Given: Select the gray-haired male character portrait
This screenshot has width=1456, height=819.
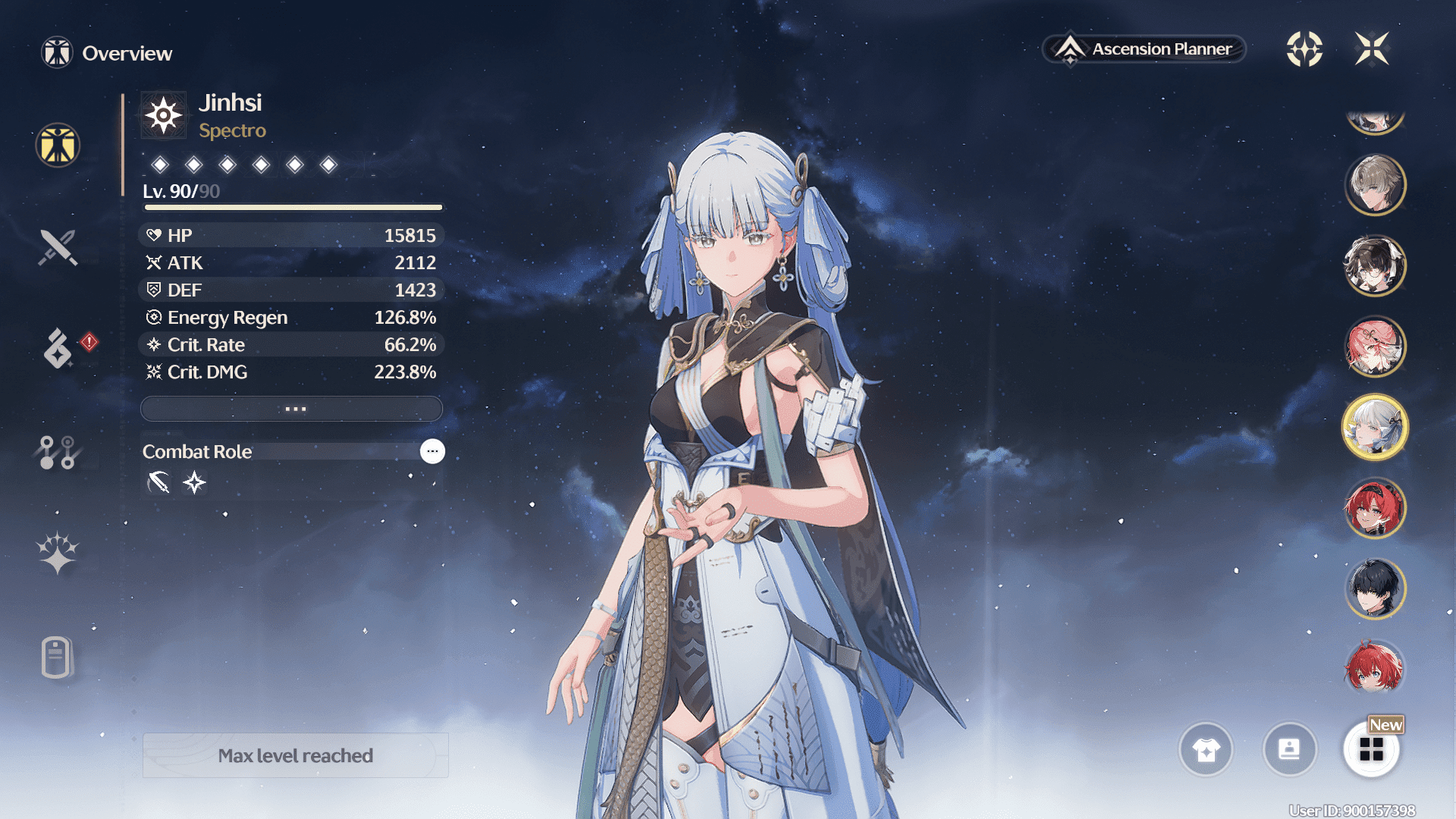Looking at the screenshot, I should 1375,185.
